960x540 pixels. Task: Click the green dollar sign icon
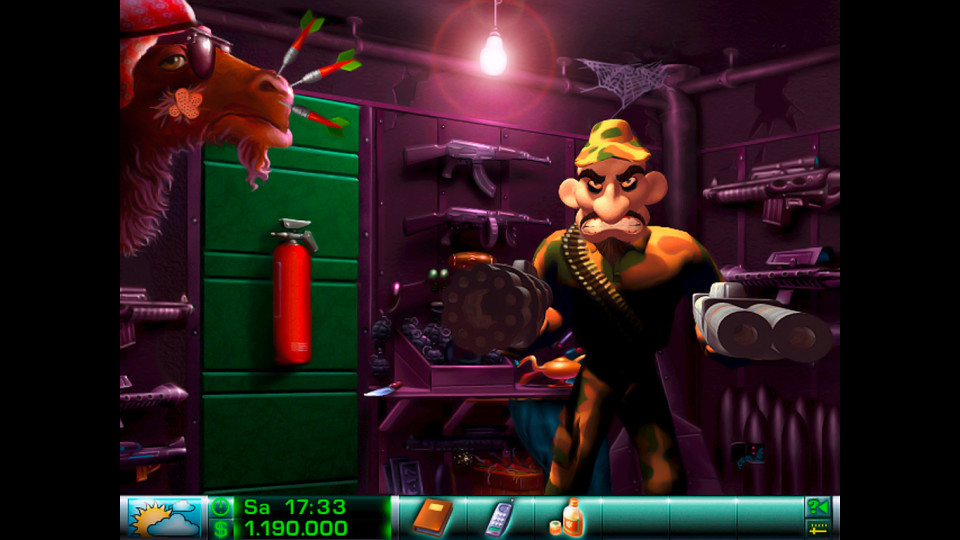click(x=220, y=528)
